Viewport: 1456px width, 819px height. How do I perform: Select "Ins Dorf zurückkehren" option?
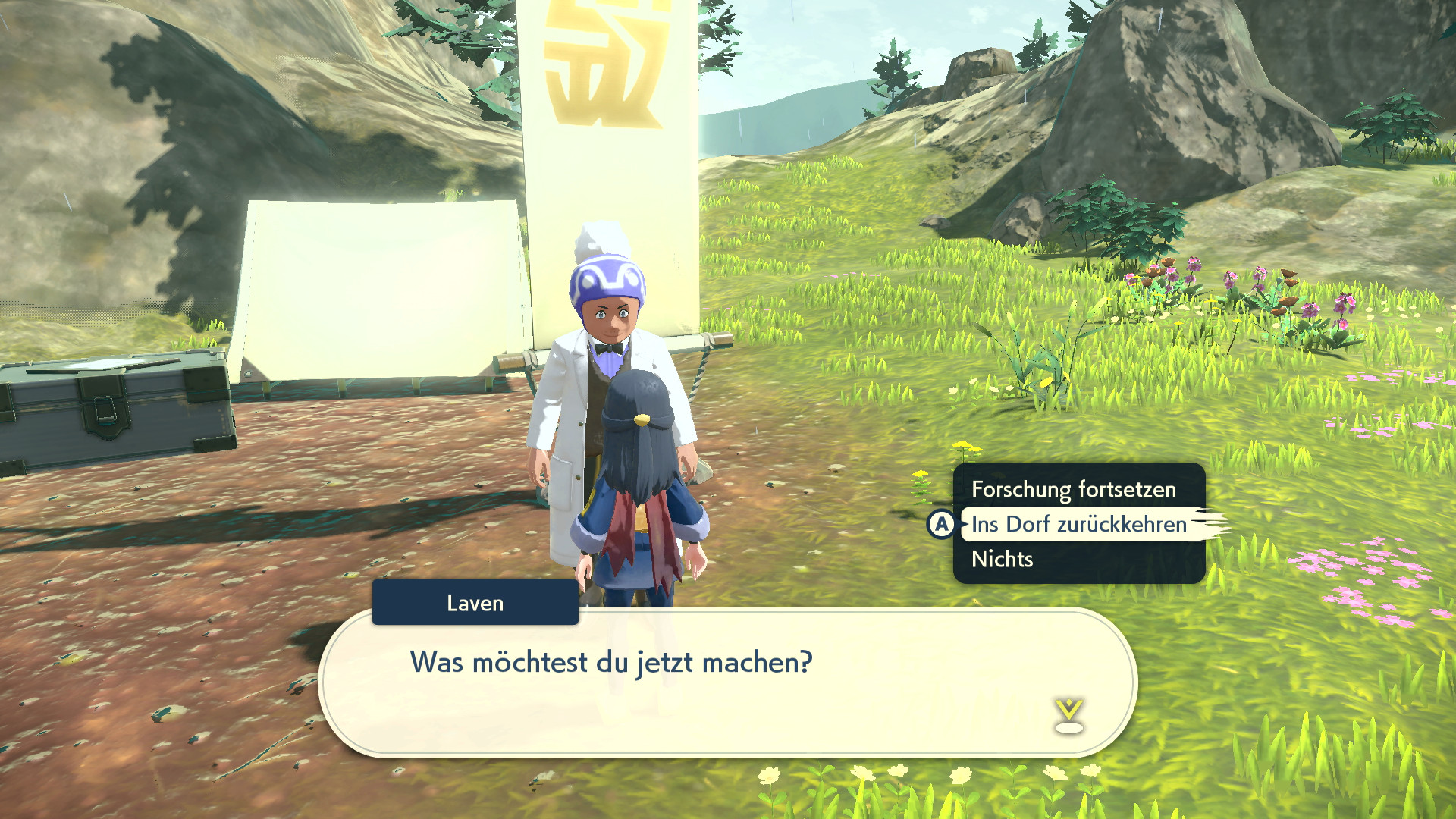1078,525
